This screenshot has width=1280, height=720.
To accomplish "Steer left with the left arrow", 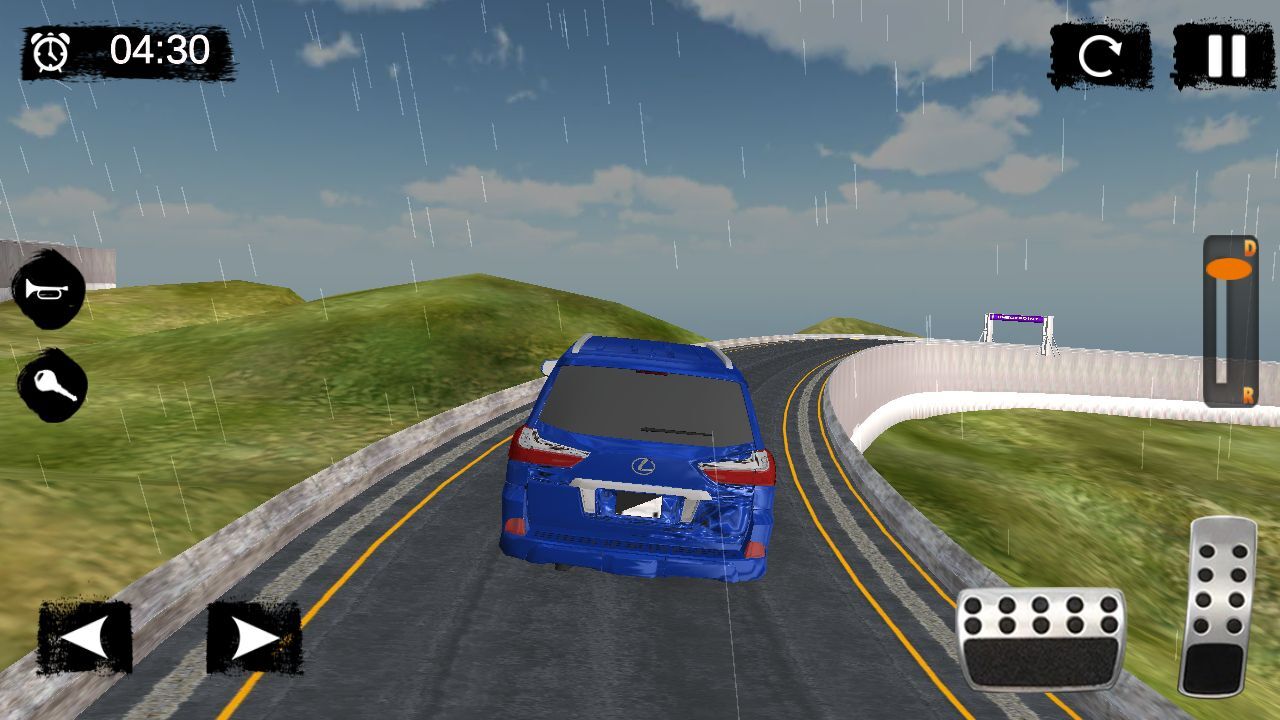I will point(85,637).
